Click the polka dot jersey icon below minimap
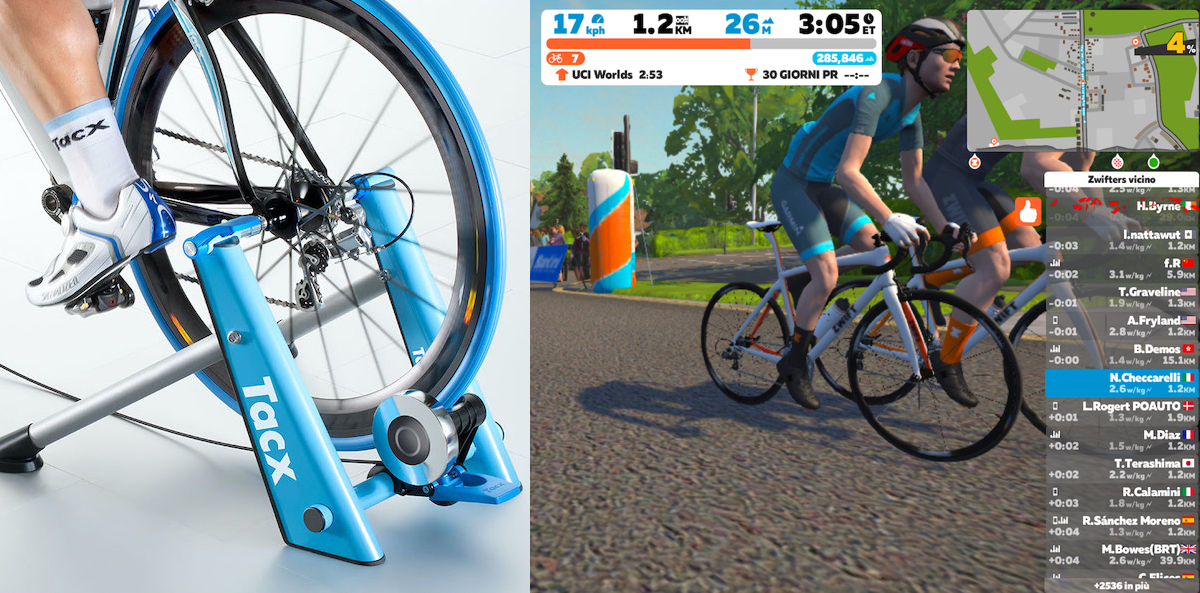Viewport: 1200px width, 593px height. tap(1118, 161)
